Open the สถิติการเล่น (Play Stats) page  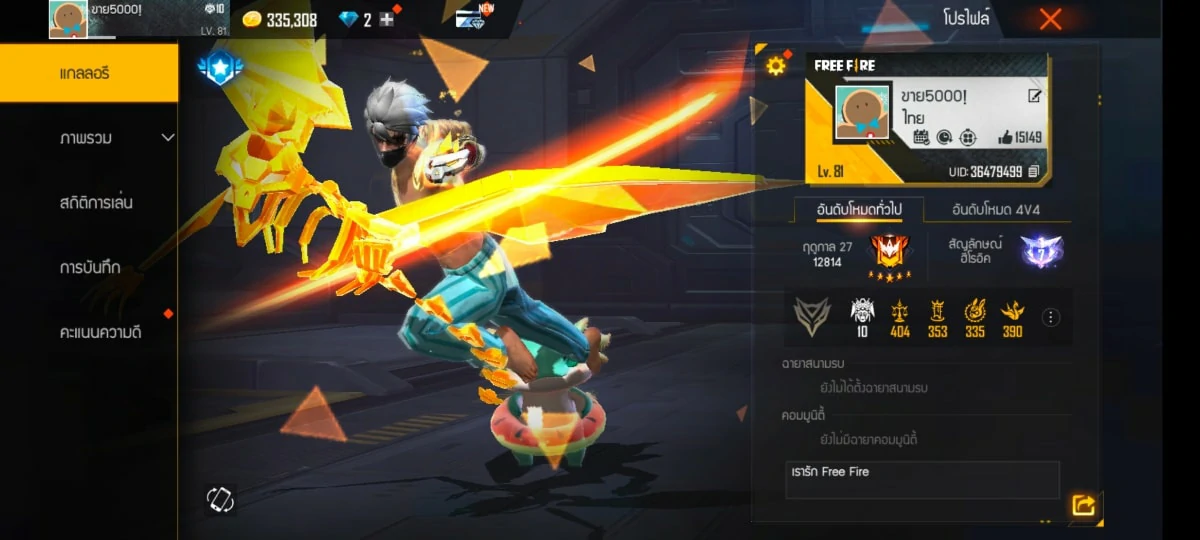[96, 203]
